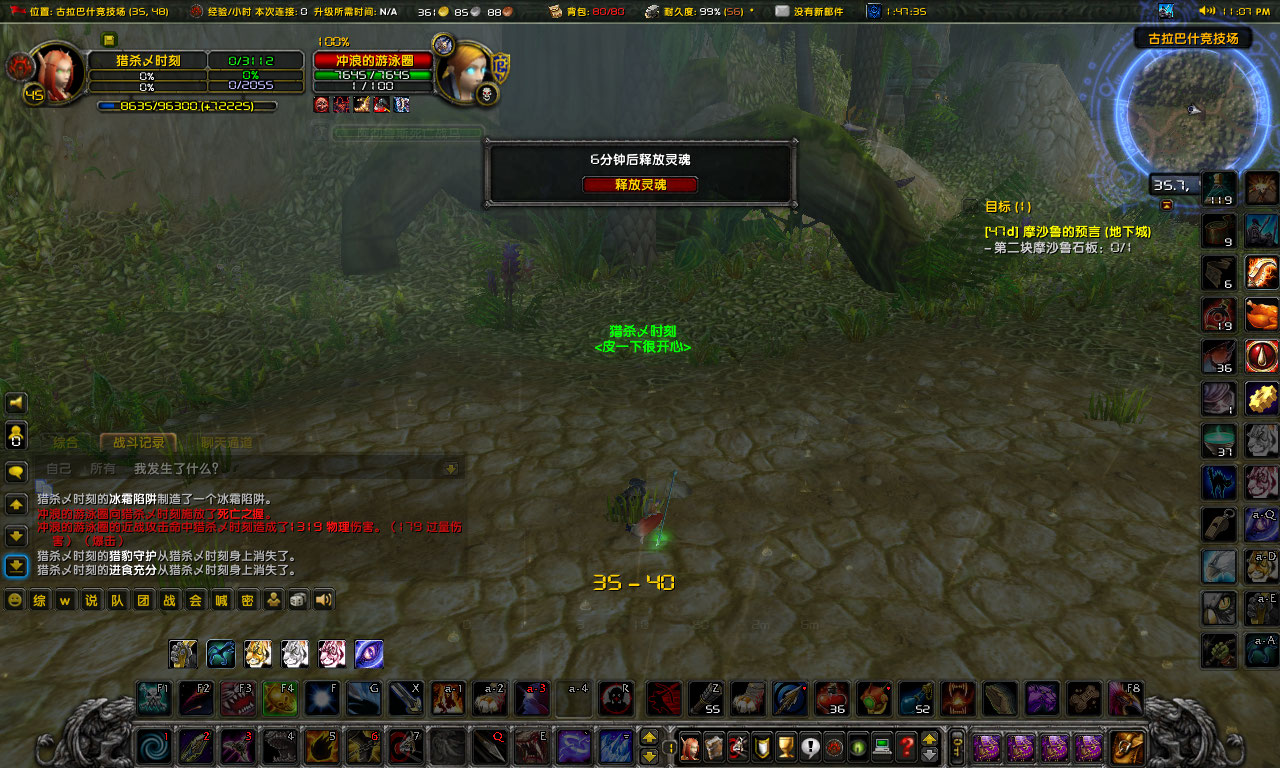Open the first purple bag icon
This screenshot has height=768, width=1280.
[x=986, y=748]
